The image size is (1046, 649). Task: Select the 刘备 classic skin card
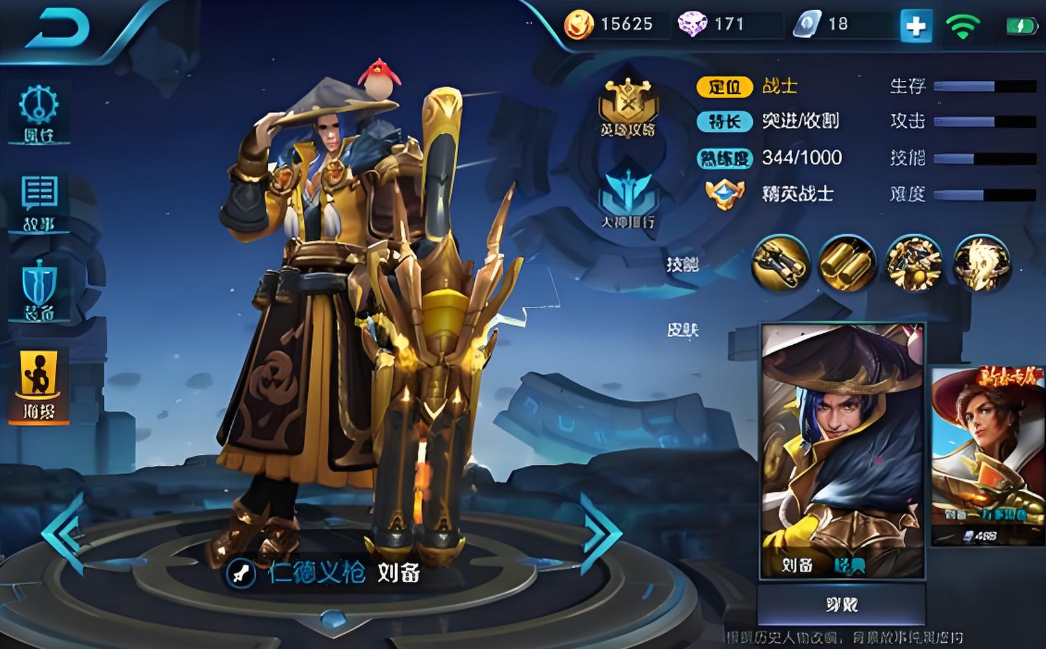(x=842, y=450)
